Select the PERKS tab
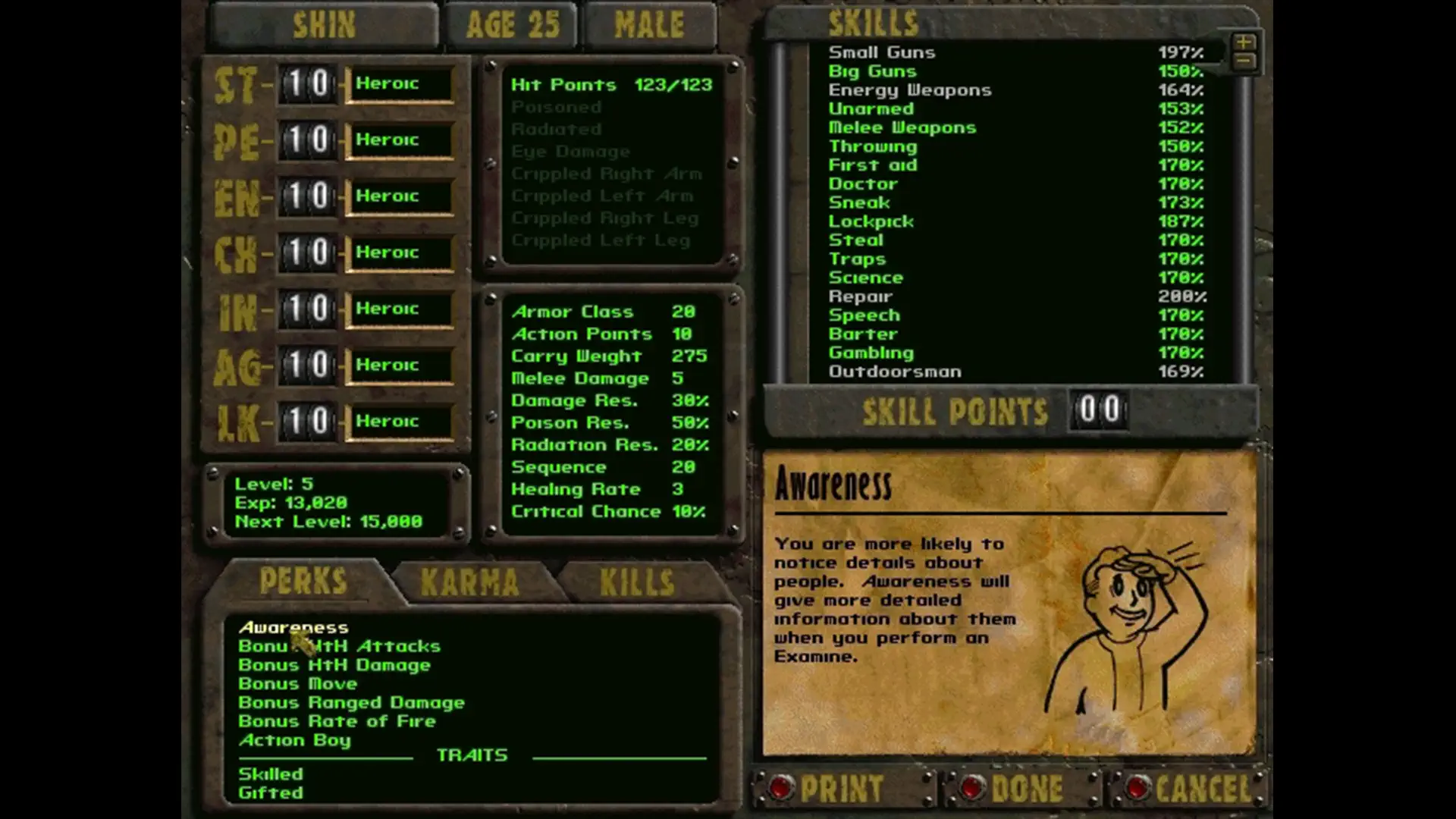1456x819 pixels. click(303, 580)
